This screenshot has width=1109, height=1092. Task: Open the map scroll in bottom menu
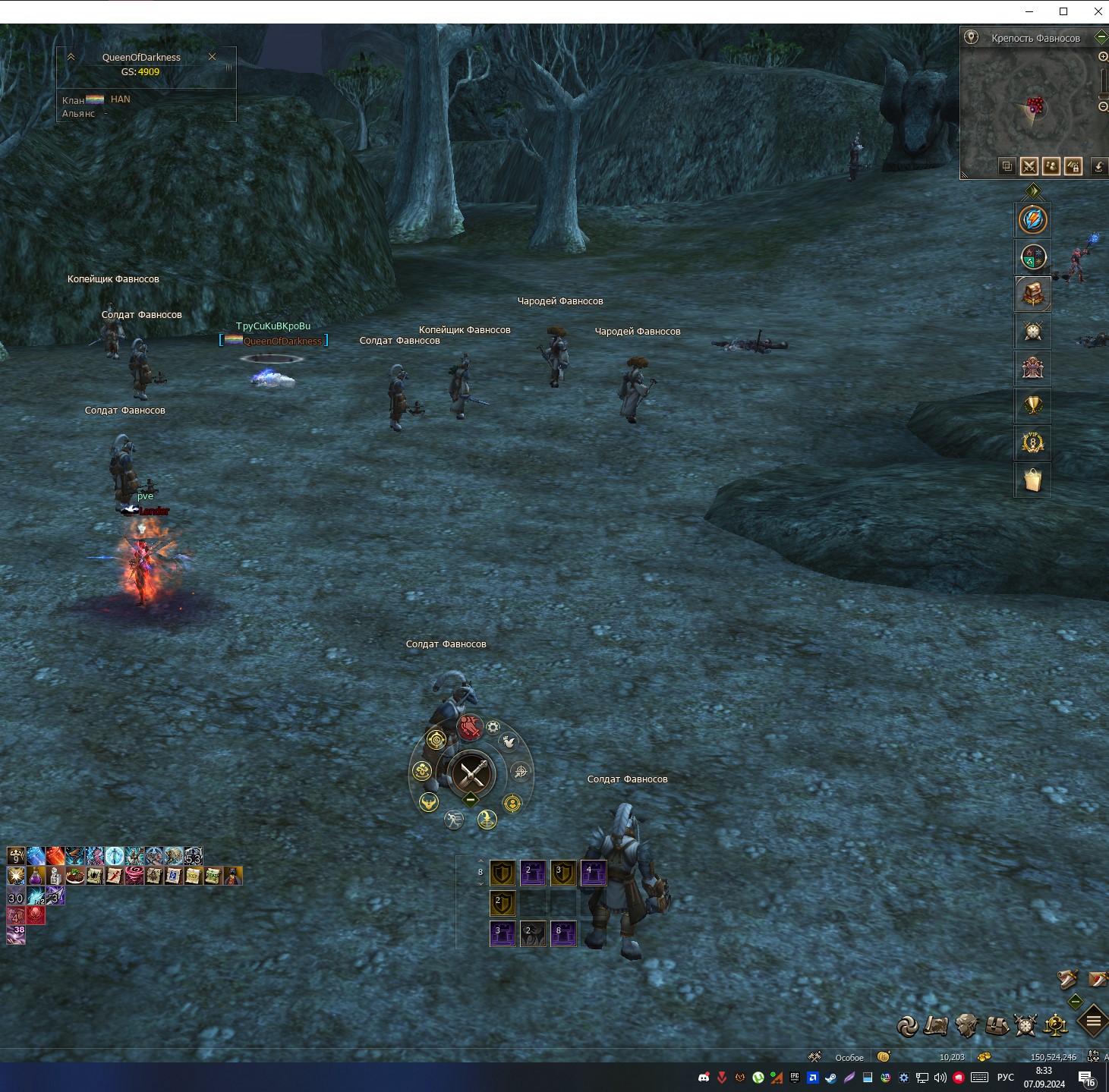[x=936, y=1026]
